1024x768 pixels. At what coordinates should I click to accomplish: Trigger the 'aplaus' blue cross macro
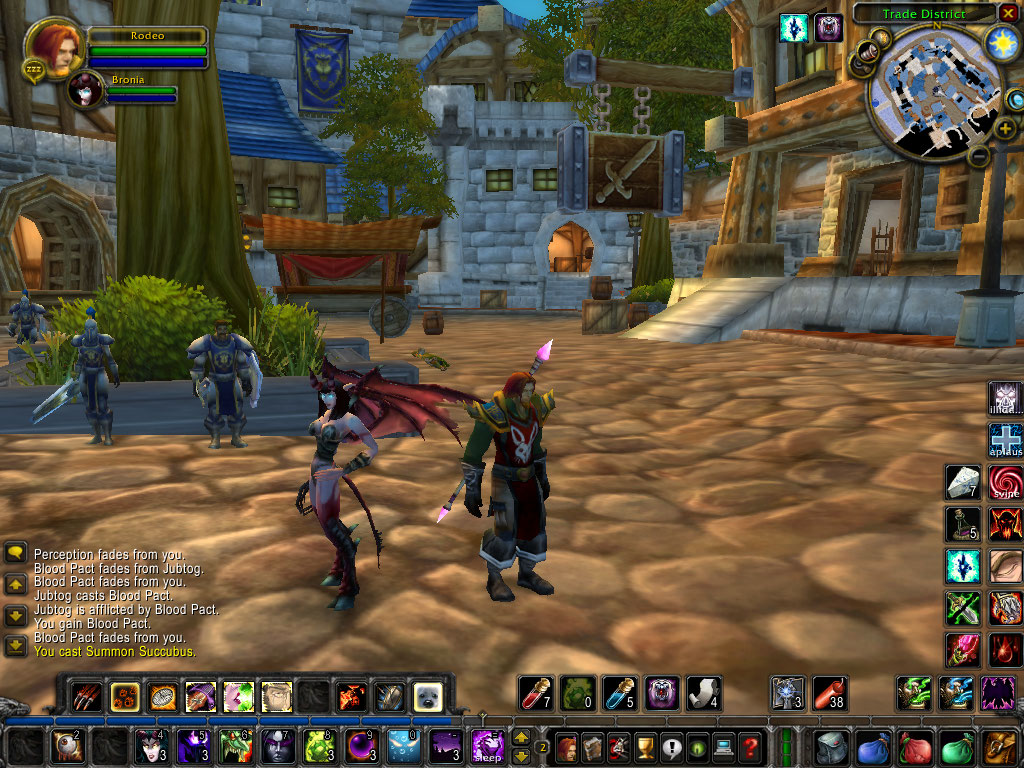pyautogui.click(x=1005, y=440)
